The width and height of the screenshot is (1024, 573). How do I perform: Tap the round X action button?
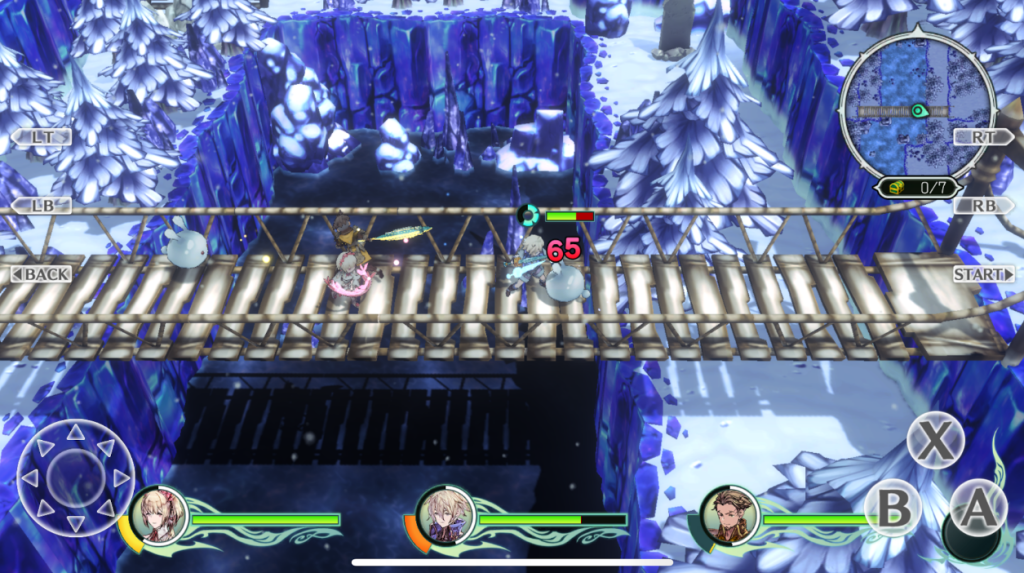[935, 440]
